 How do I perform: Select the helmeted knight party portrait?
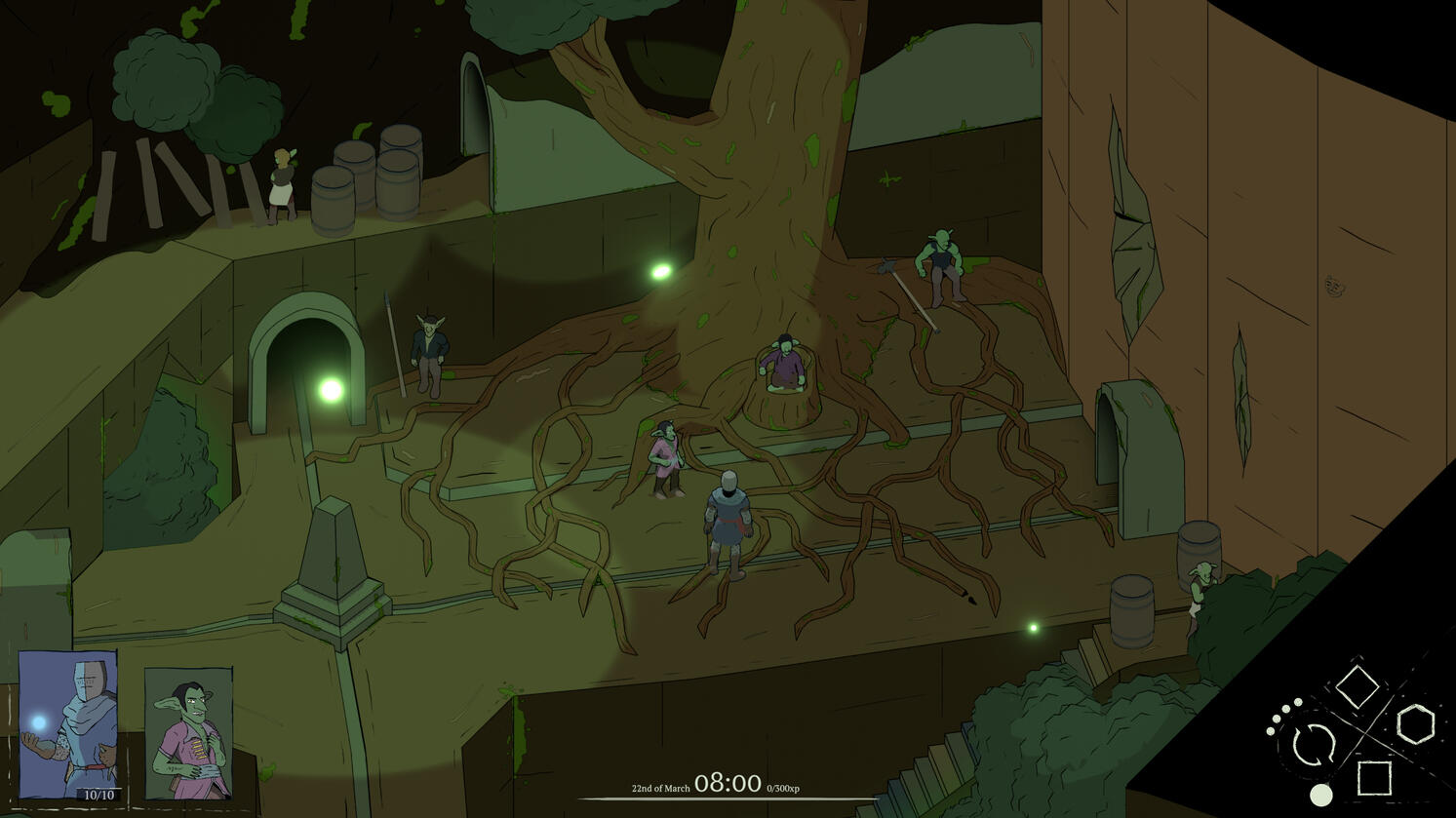(68, 724)
